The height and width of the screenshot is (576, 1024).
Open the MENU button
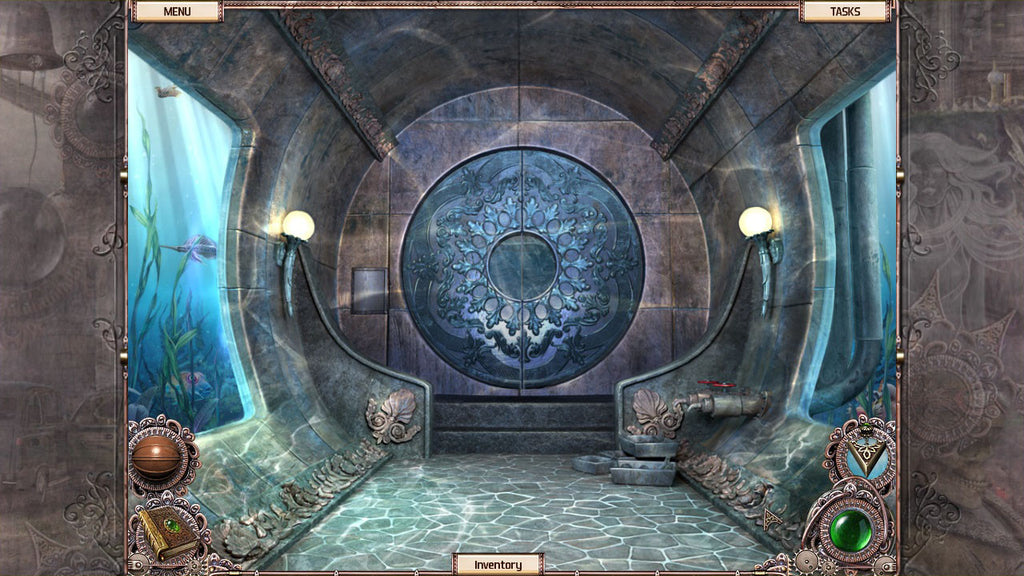click(x=177, y=11)
